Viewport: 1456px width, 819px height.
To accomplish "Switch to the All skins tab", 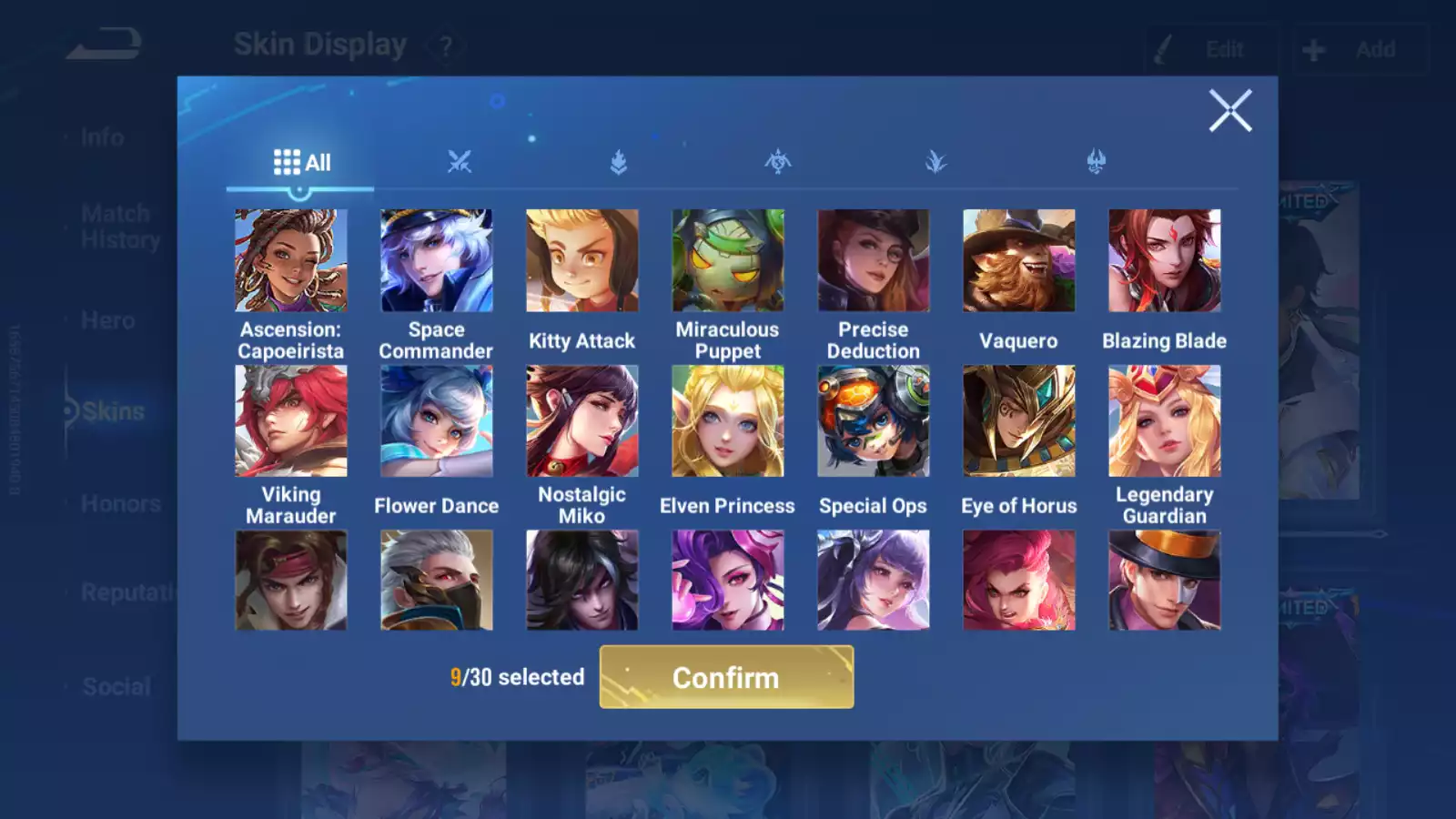I will click(301, 163).
